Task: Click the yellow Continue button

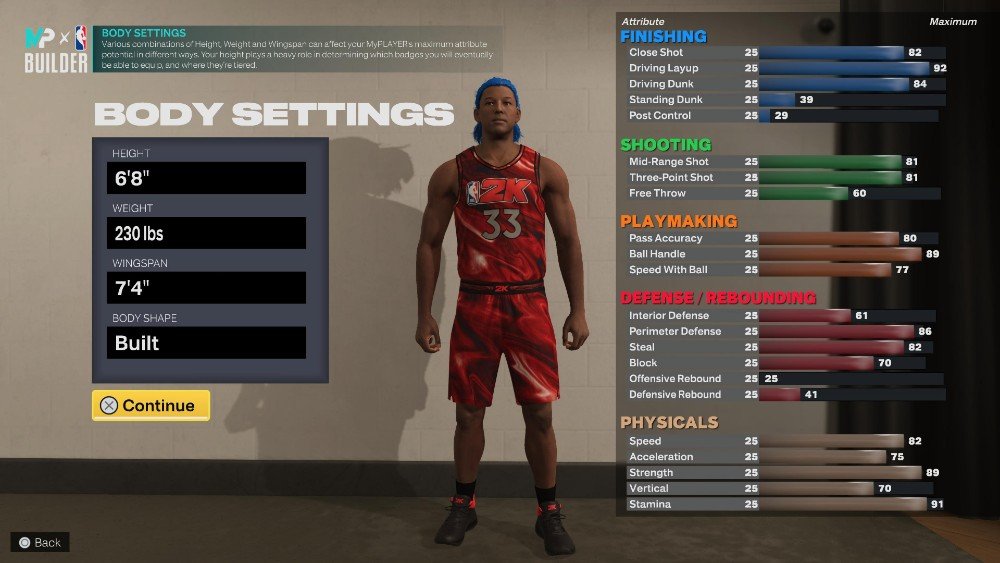Action: (x=151, y=405)
